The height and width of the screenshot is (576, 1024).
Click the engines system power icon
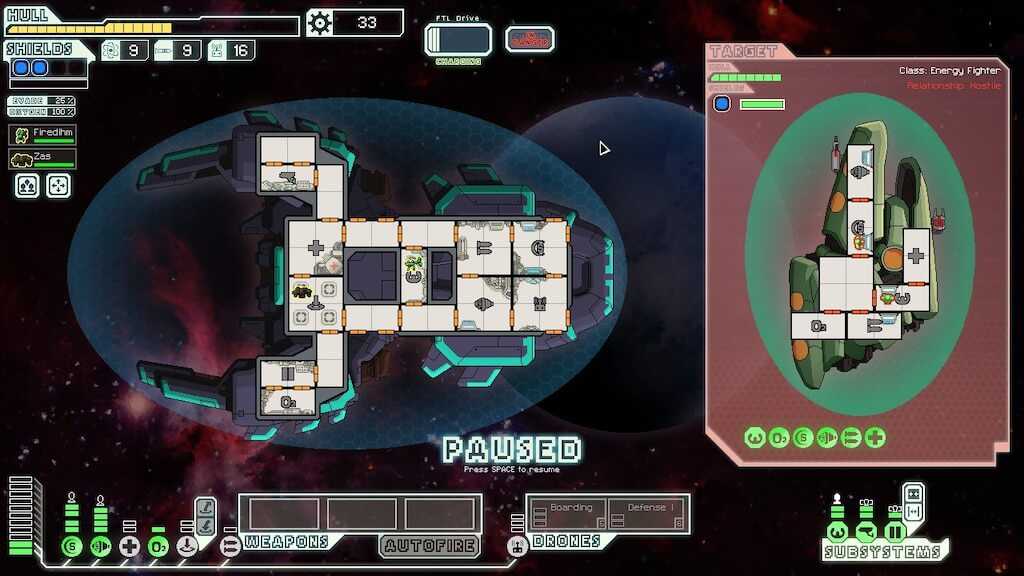100,546
